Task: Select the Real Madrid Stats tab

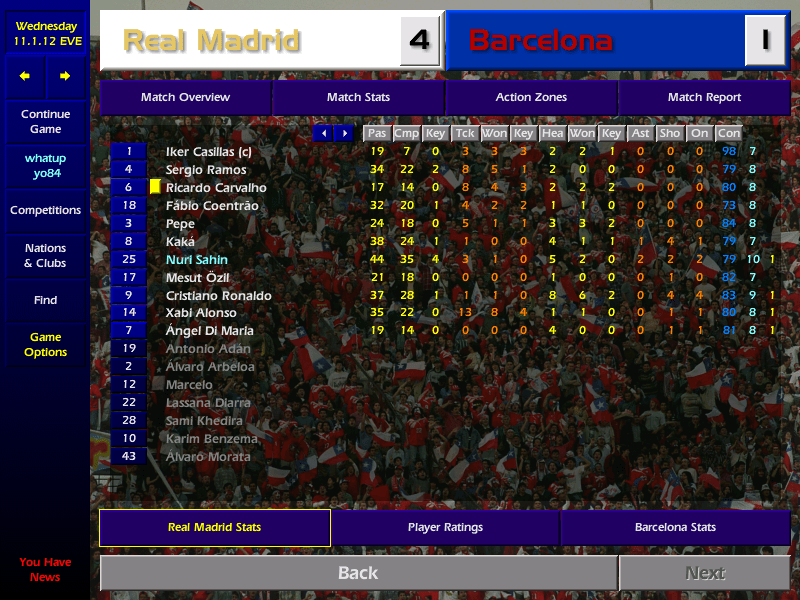Action: (x=214, y=527)
